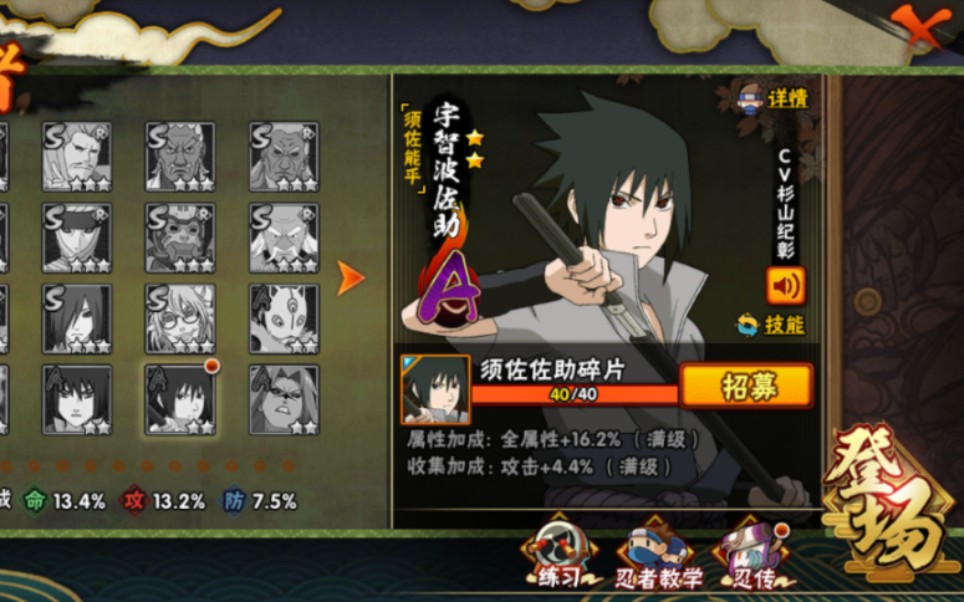Viewport: 964px width, 602px height.
Task: Close the ninja collection screen
Action: (x=917, y=27)
